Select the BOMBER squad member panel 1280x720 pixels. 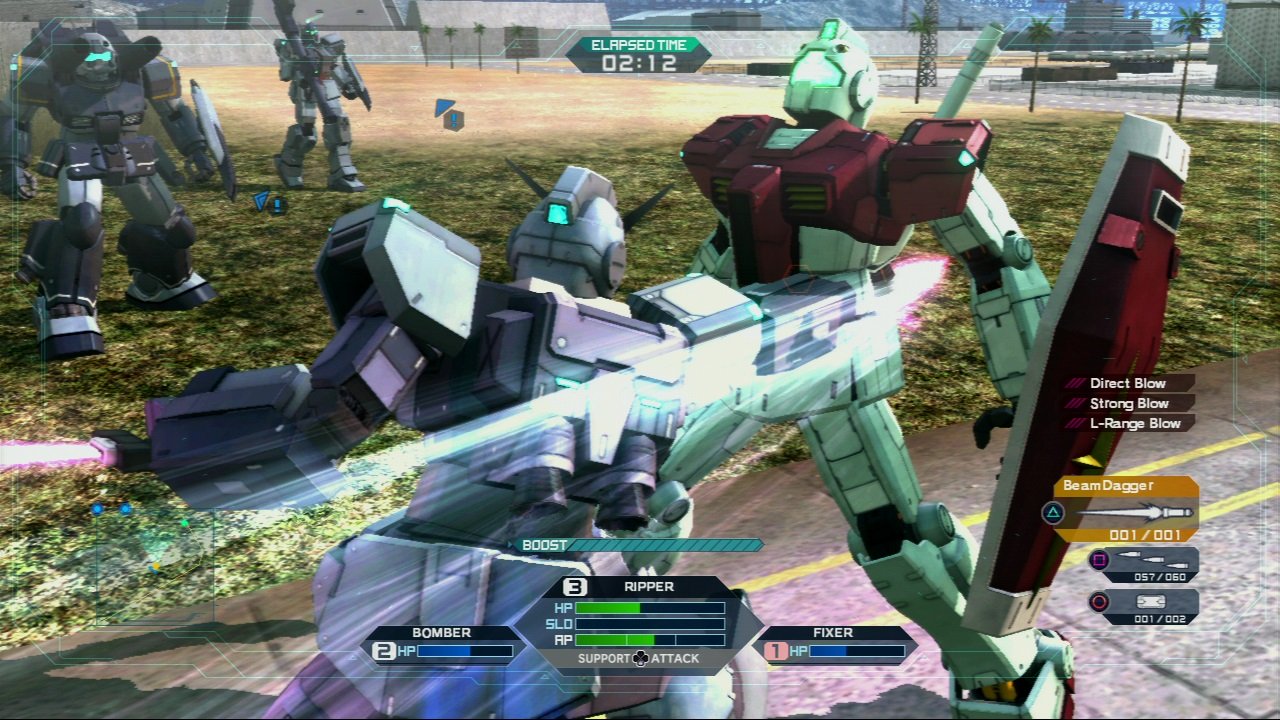pyautogui.click(x=442, y=644)
